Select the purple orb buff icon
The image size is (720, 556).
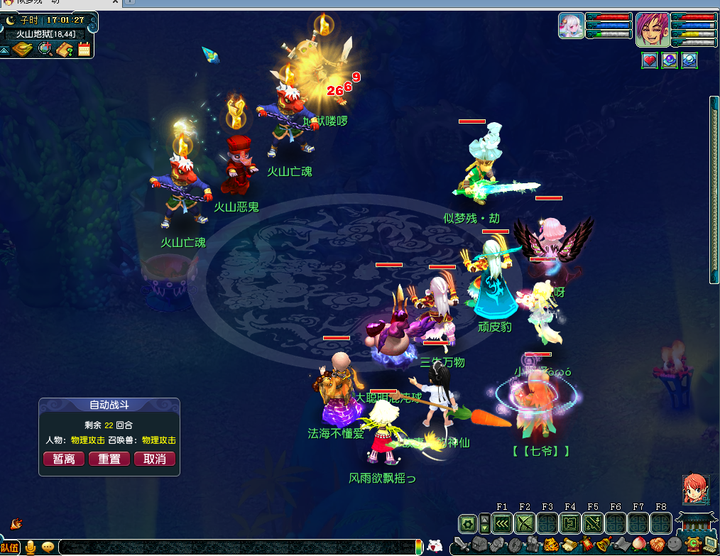click(x=669, y=60)
